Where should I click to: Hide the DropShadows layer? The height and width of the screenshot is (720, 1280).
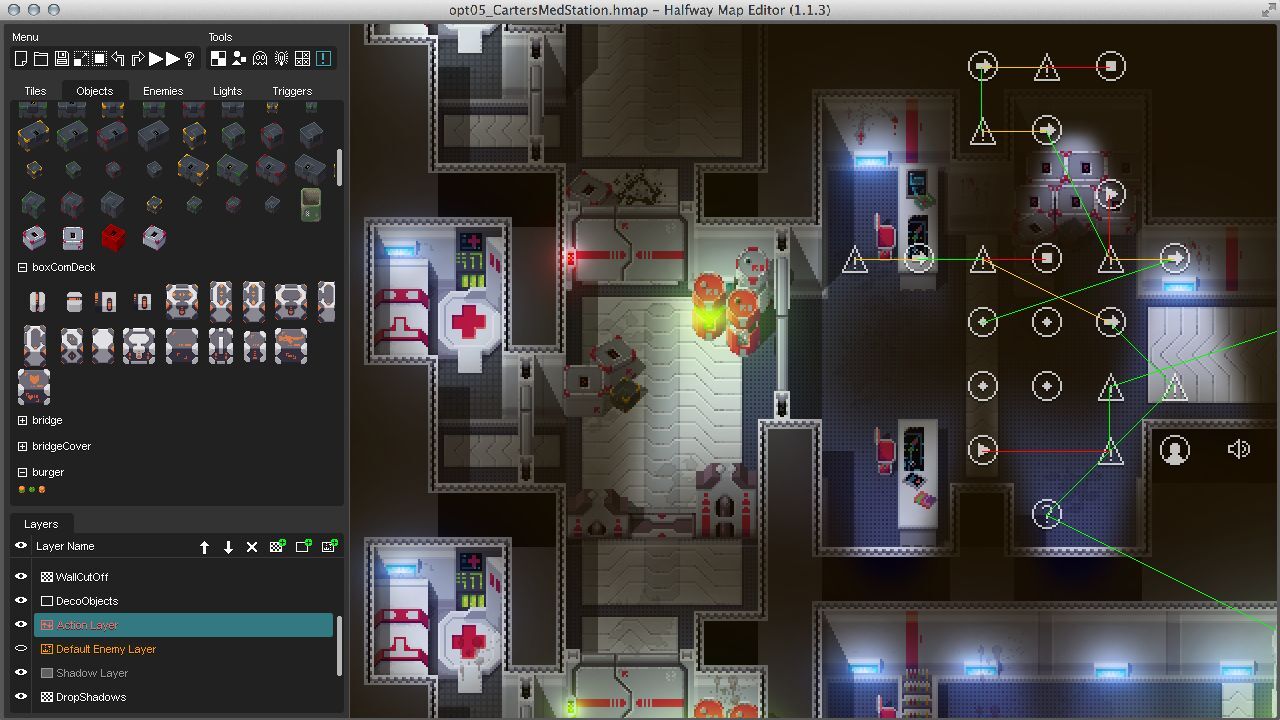(x=21, y=697)
